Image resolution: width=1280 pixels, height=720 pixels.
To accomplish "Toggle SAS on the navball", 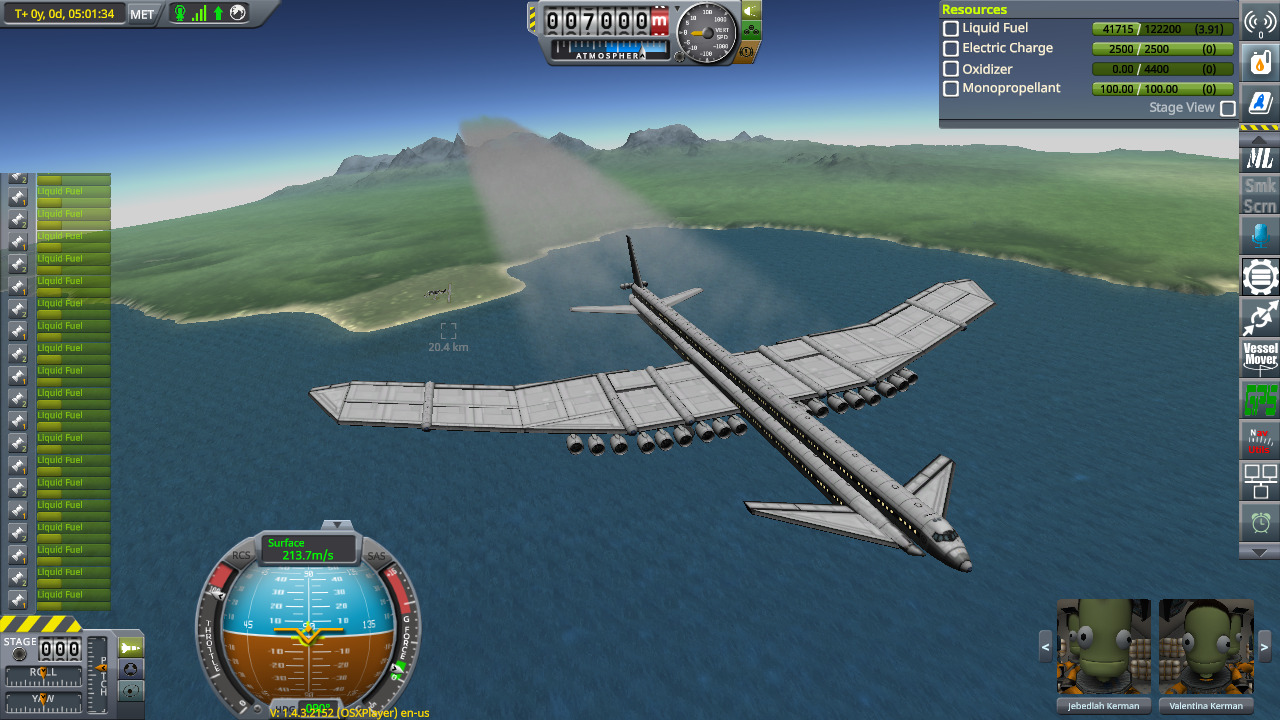I will [376, 556].
